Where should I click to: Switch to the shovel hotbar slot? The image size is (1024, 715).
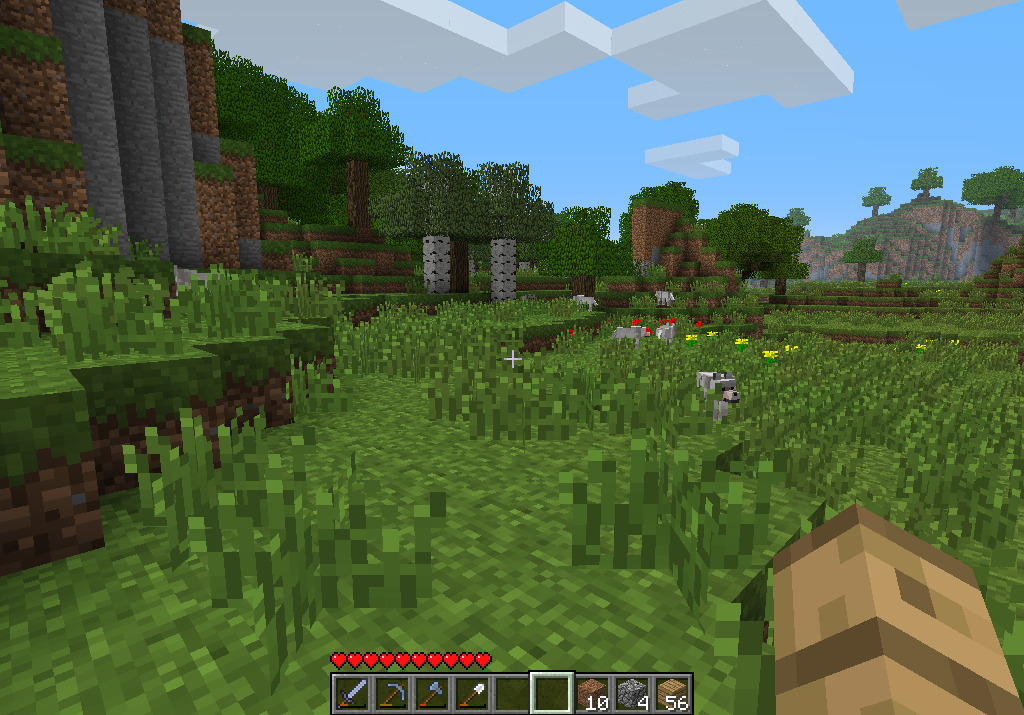click(471, 692)
